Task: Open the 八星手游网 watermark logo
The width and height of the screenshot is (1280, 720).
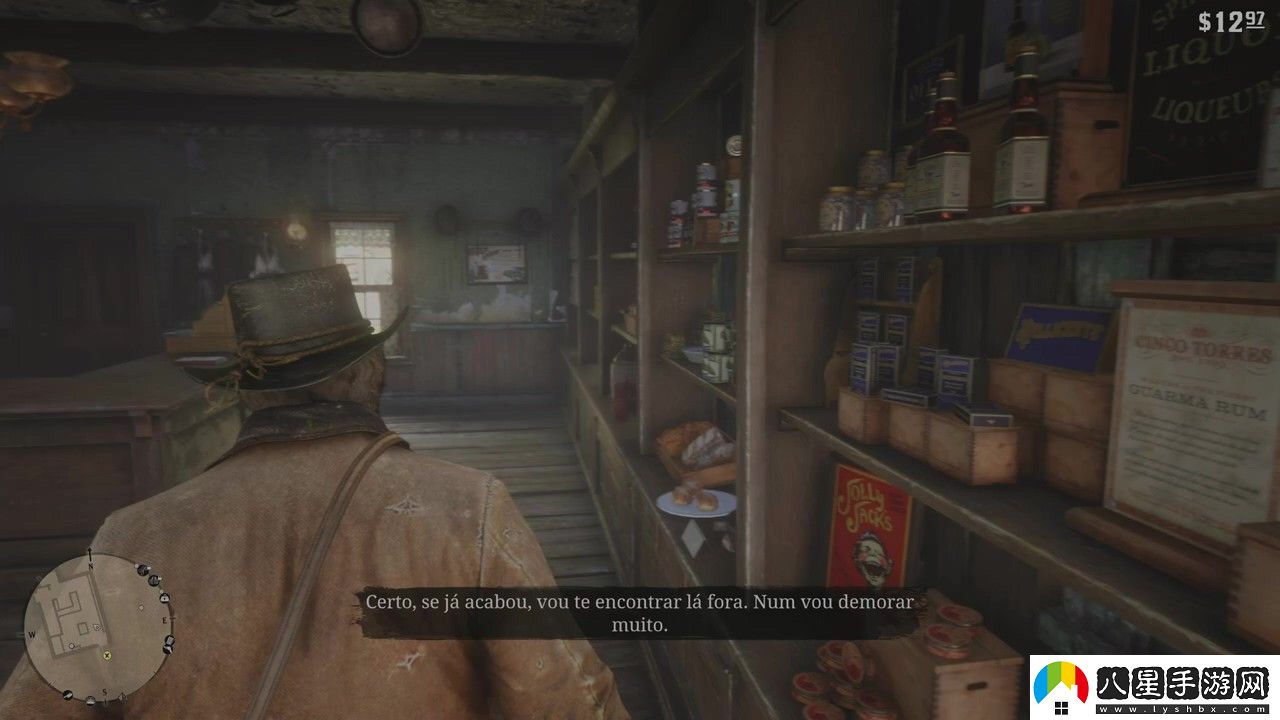Action: coord(1154,688)
